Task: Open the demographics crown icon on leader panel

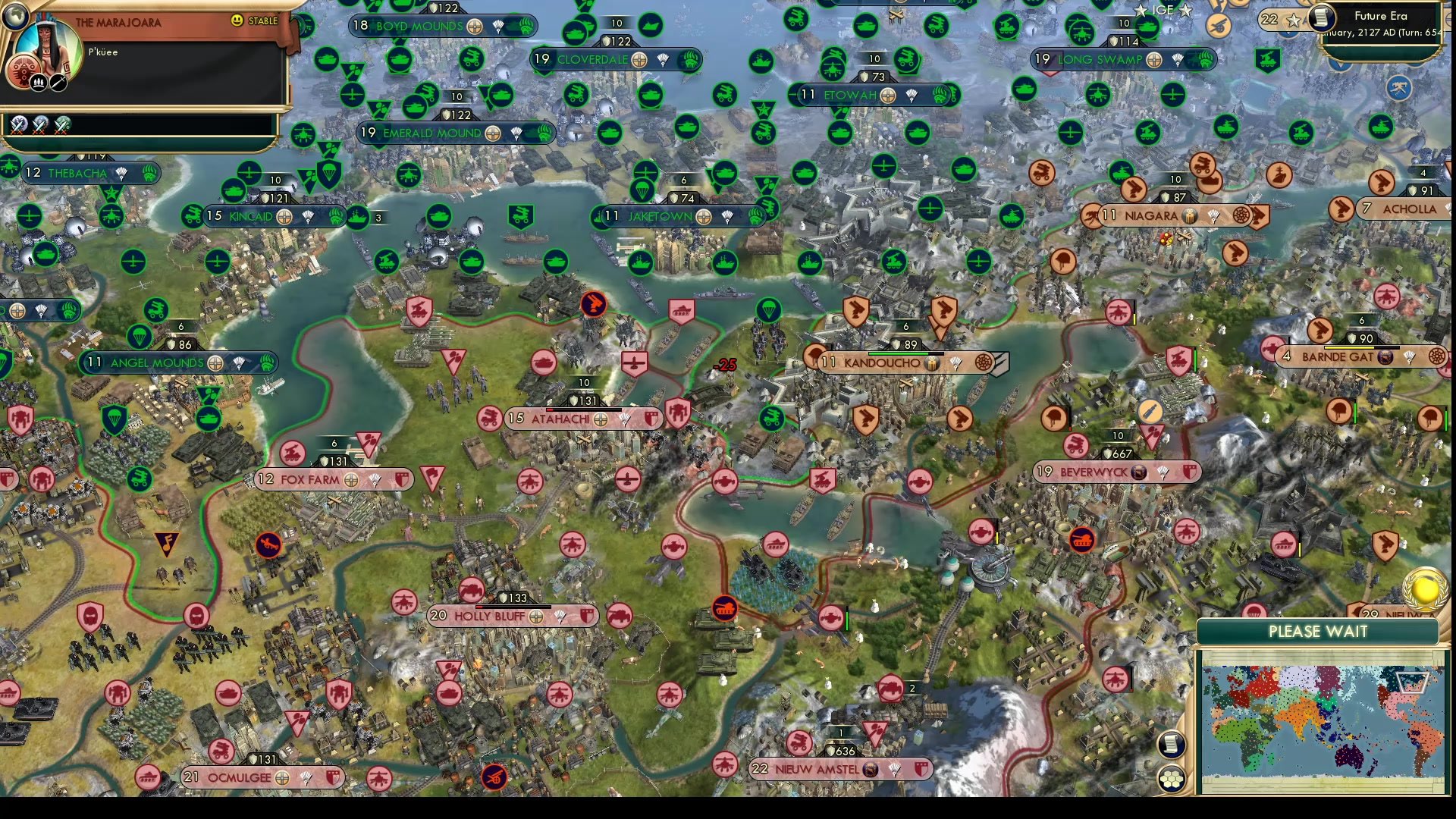Action: point(37,83)
